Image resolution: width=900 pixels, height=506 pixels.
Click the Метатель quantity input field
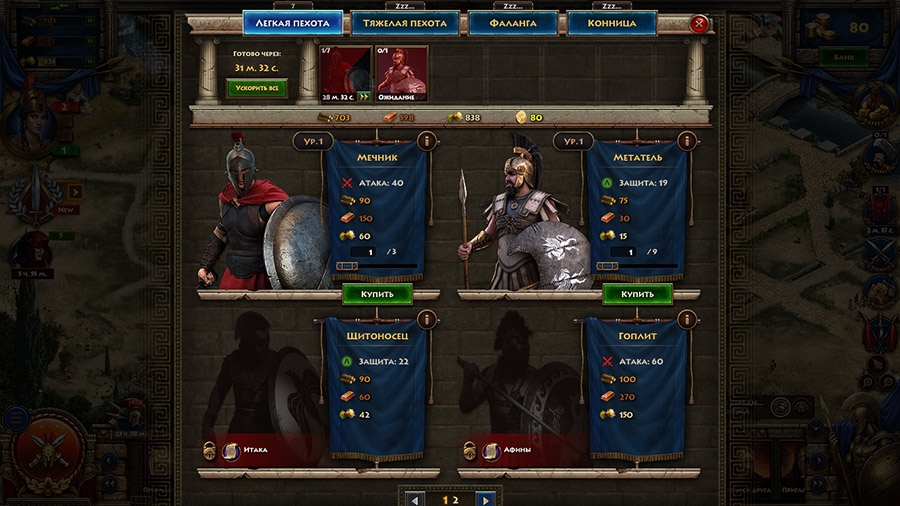[632, 252]
